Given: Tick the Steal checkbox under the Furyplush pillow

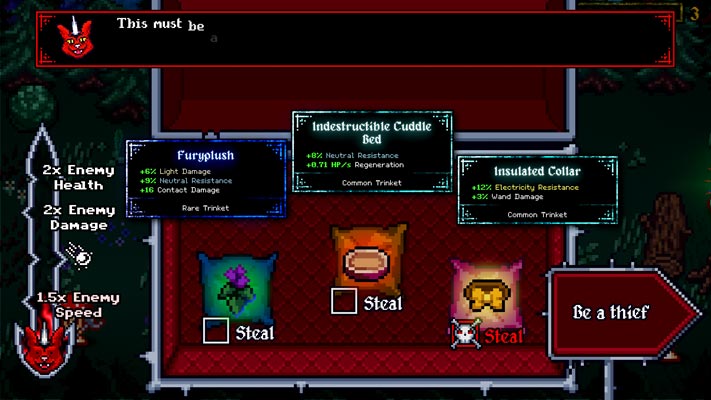Looking at the screenshot, I should click(215, 331).
